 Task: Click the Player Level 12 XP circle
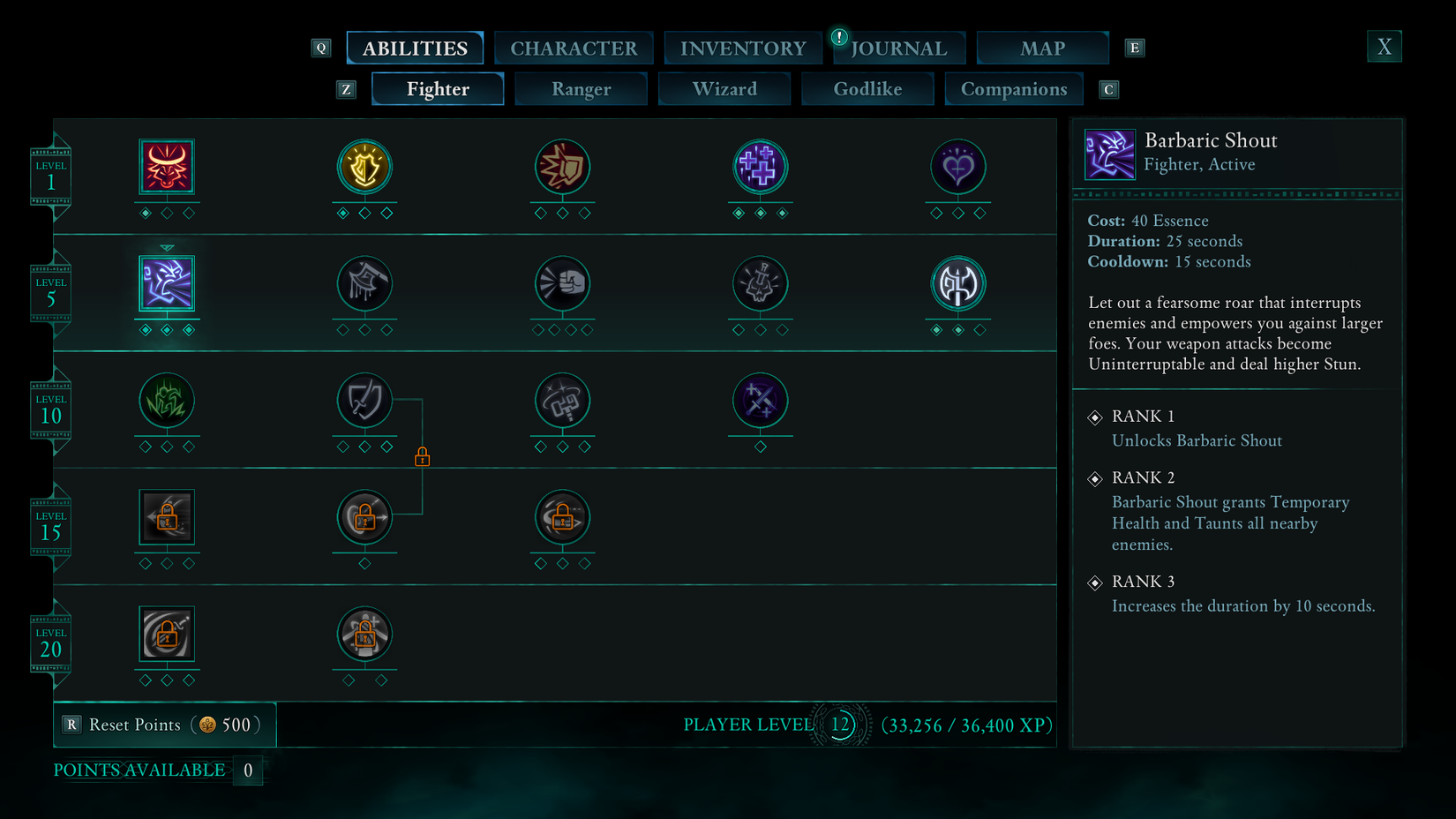pyautogui.click(x=840, y=725)
